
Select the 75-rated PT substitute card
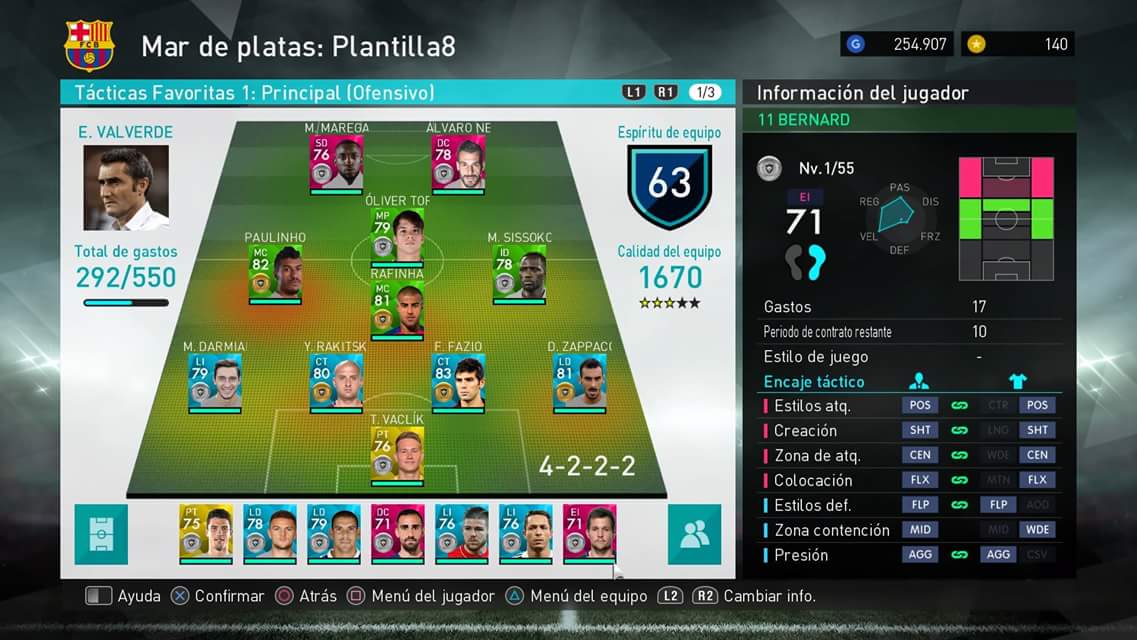point(206,531)
